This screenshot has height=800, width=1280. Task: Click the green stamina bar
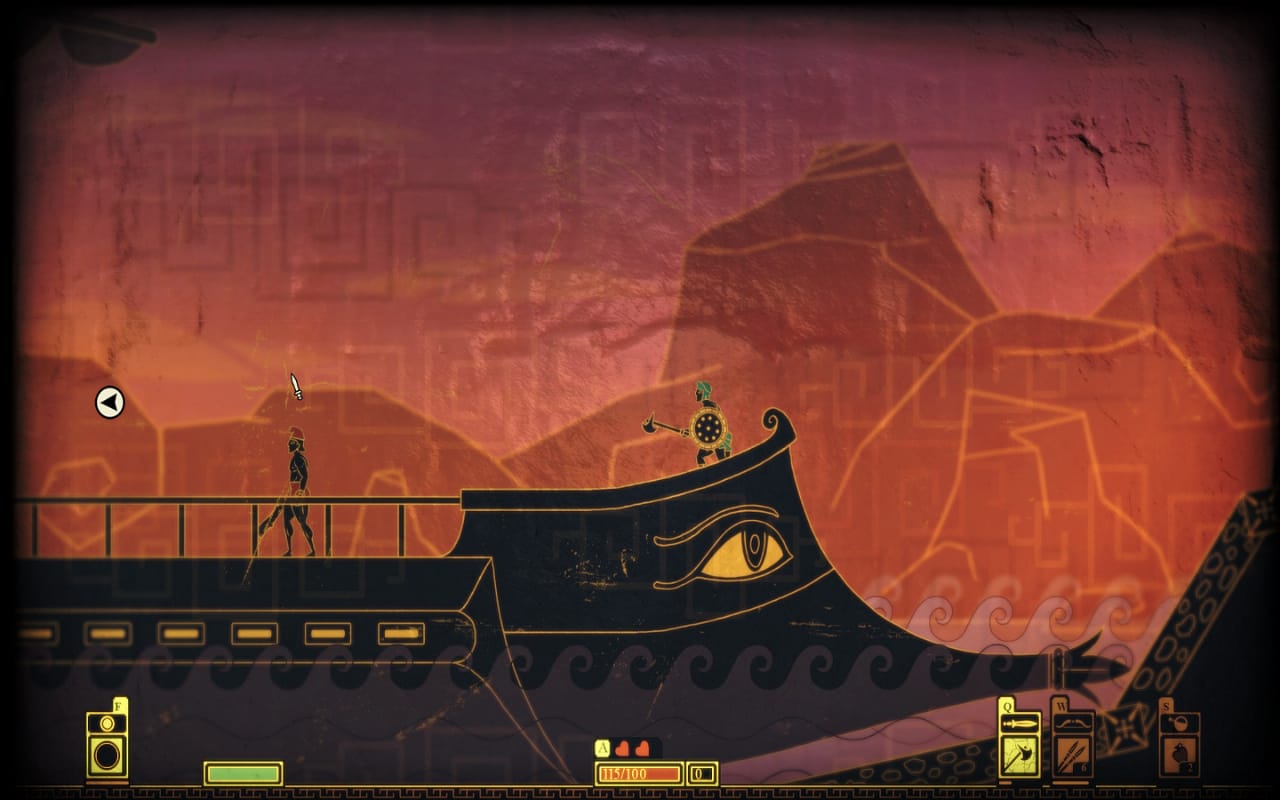pos(241,772)
